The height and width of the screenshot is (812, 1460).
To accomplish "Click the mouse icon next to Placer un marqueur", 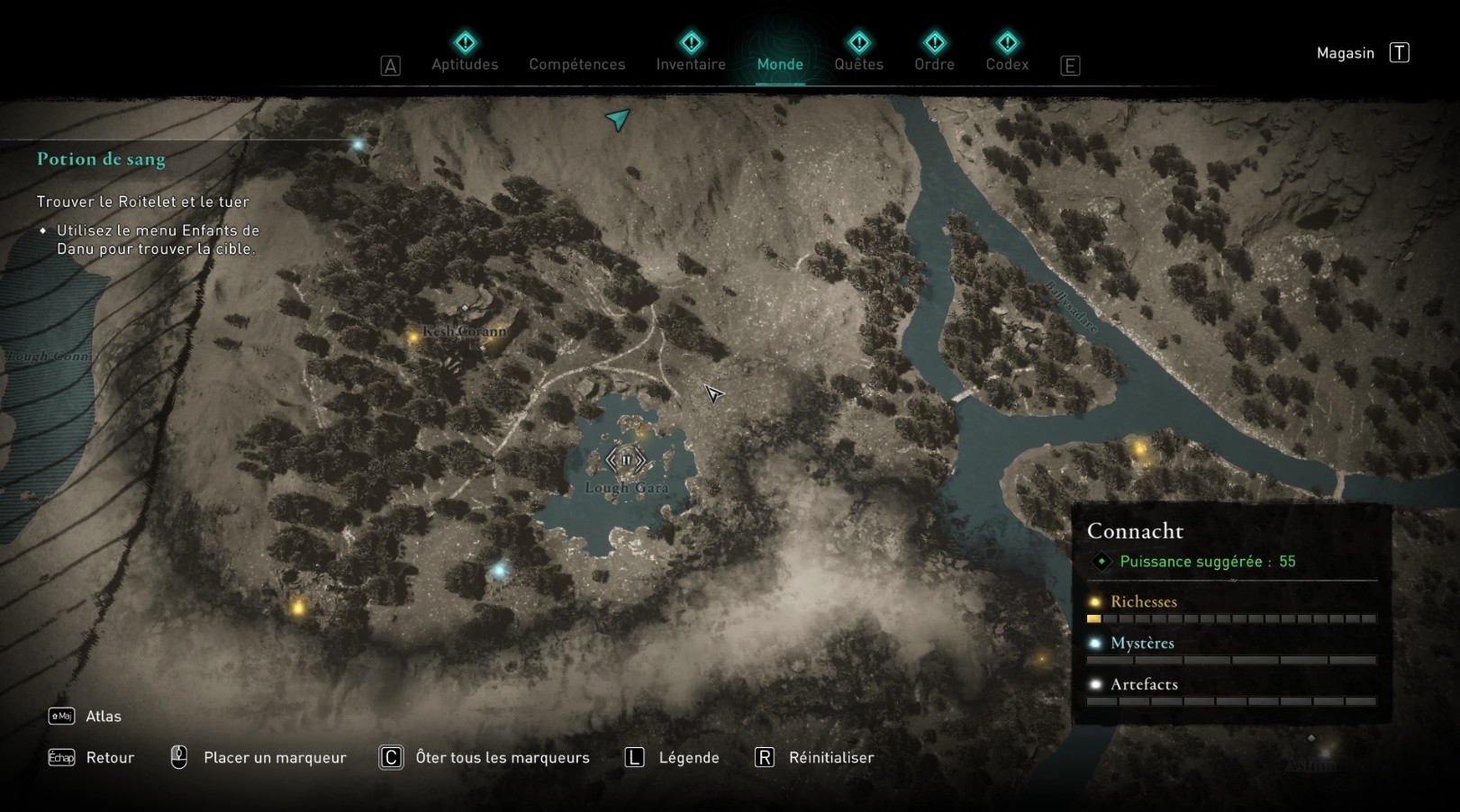I will click(x=180, y=756).
